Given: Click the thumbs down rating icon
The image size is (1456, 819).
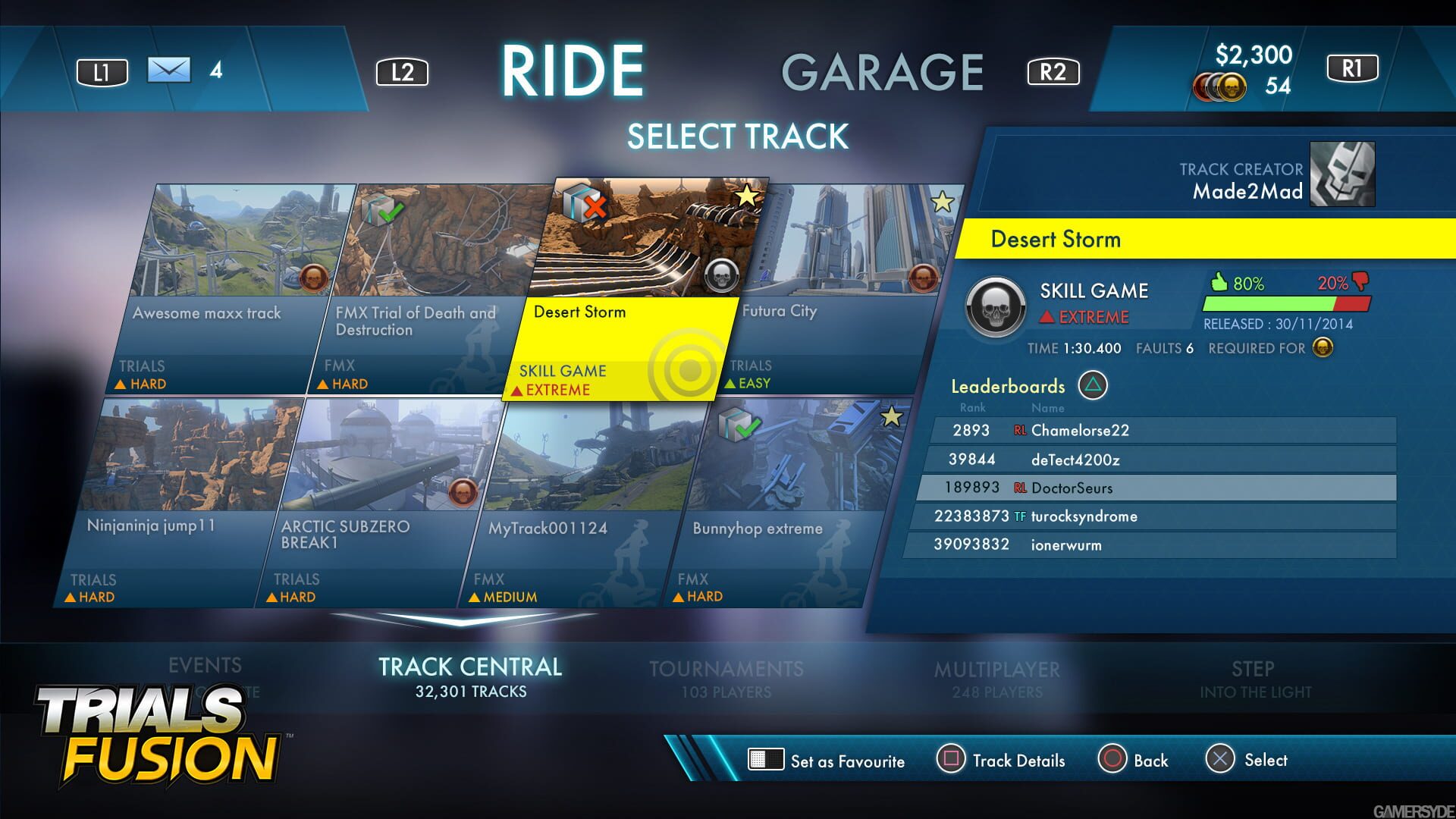Looking at the screenshot, I should point(1361,283).
